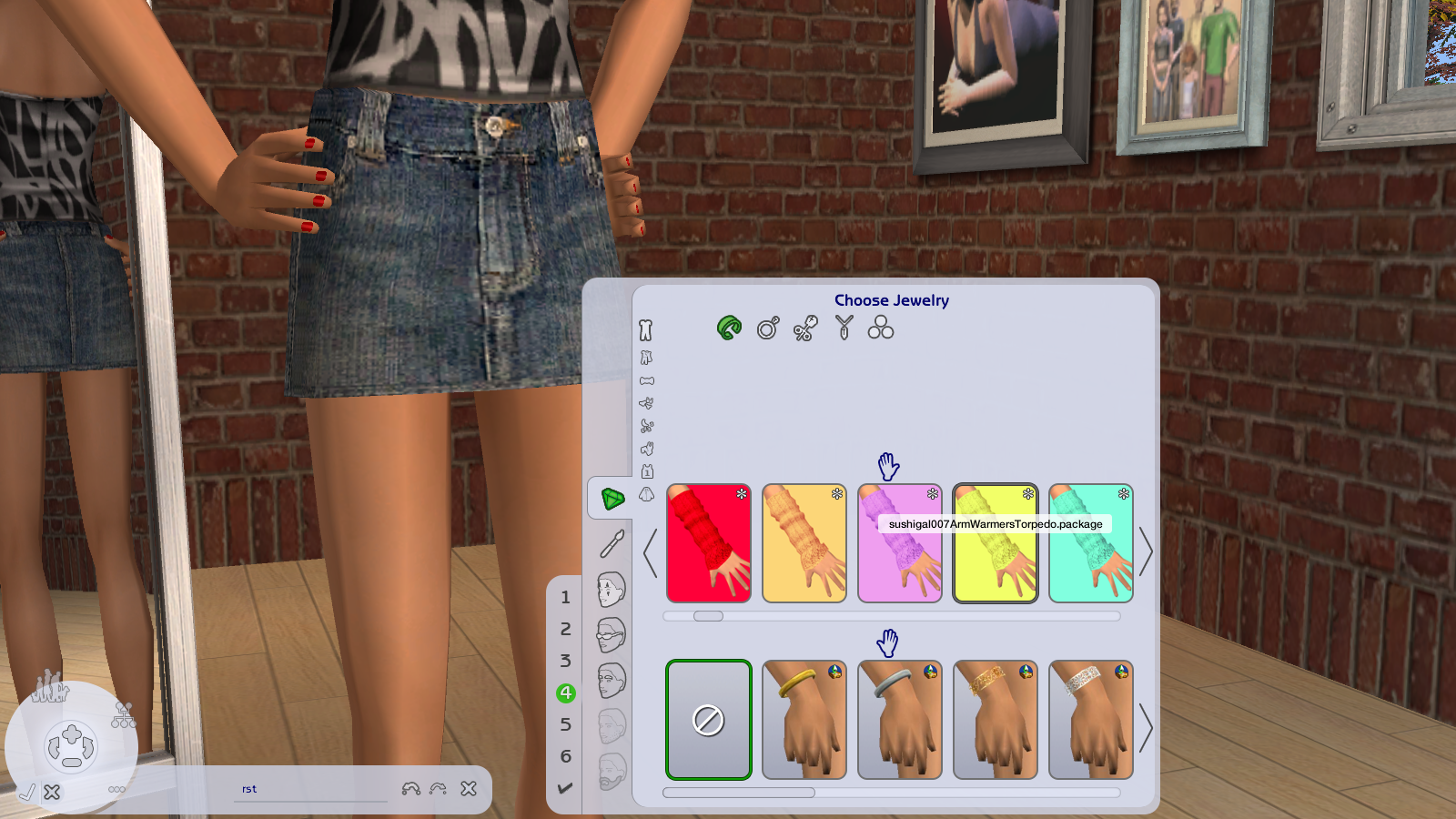Select the ring jewelry category icon
Image resolution: width=1456 pixels, height=819 pixels.
coord(767,329)
